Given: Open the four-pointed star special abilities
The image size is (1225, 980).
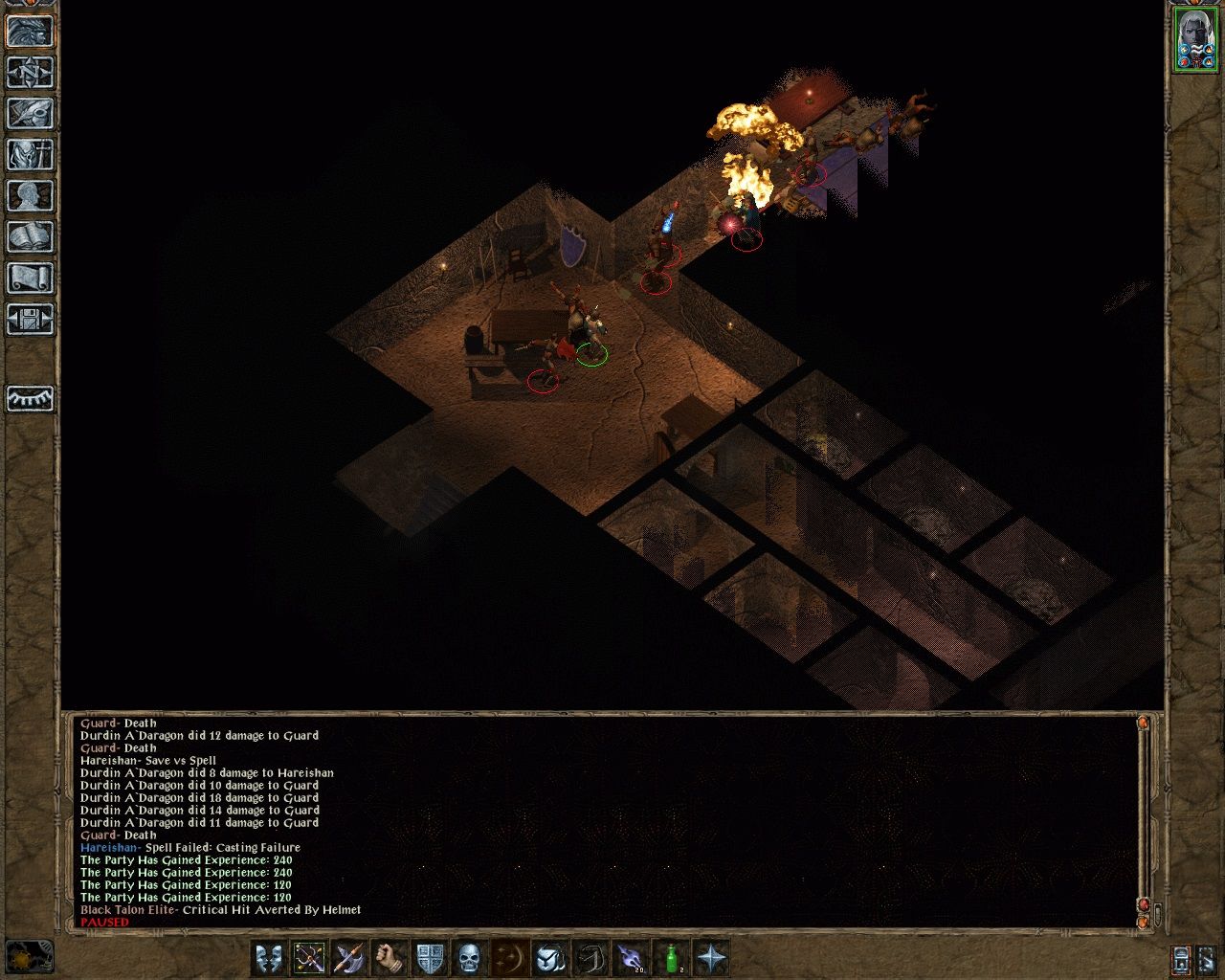Looking at the screenshot, I should pyautogui.click(x=712, y=958).
